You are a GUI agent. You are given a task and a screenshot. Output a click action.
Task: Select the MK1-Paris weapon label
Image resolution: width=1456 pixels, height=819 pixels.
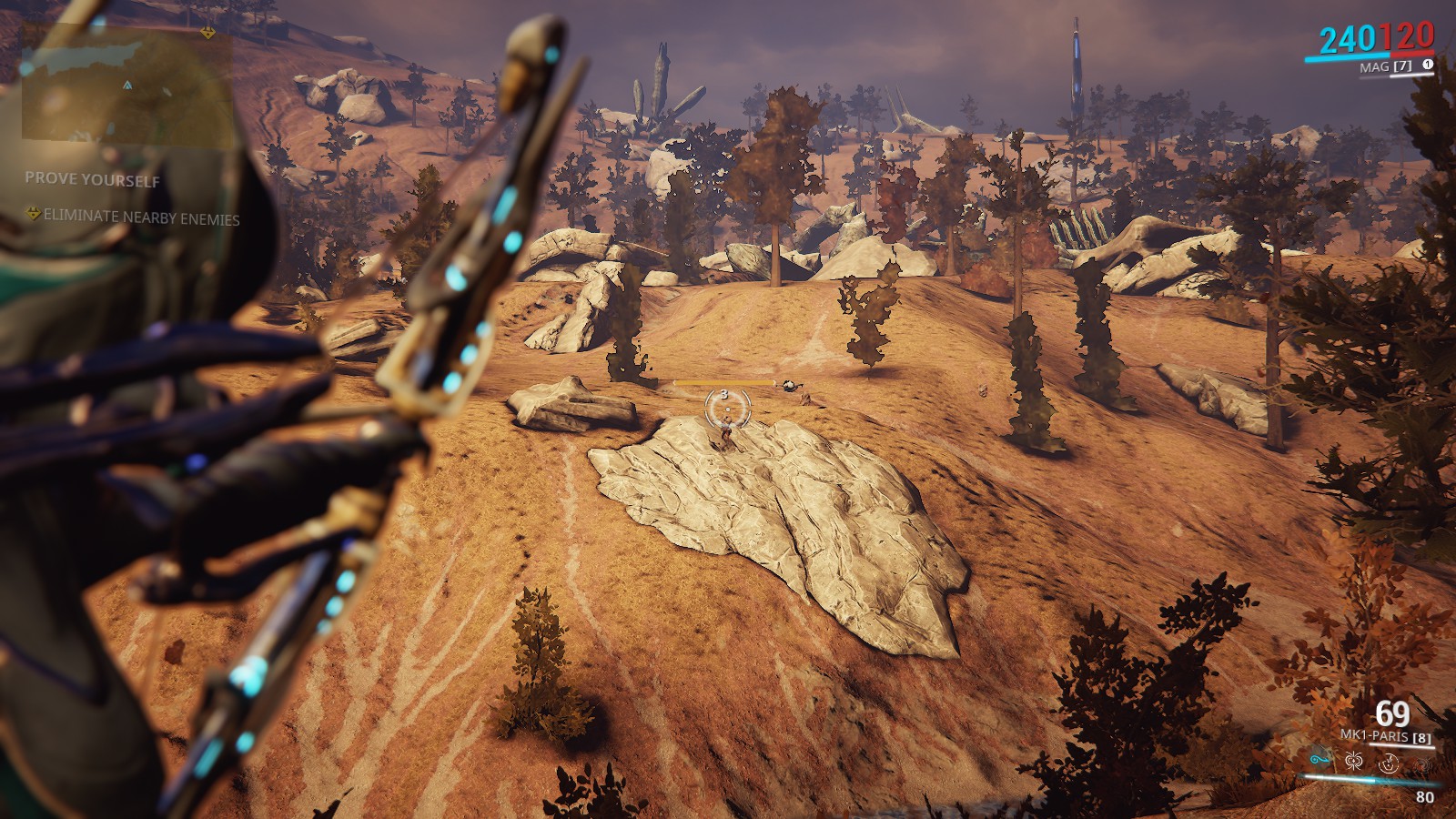pyautogui.click(x=1375, y=735)
